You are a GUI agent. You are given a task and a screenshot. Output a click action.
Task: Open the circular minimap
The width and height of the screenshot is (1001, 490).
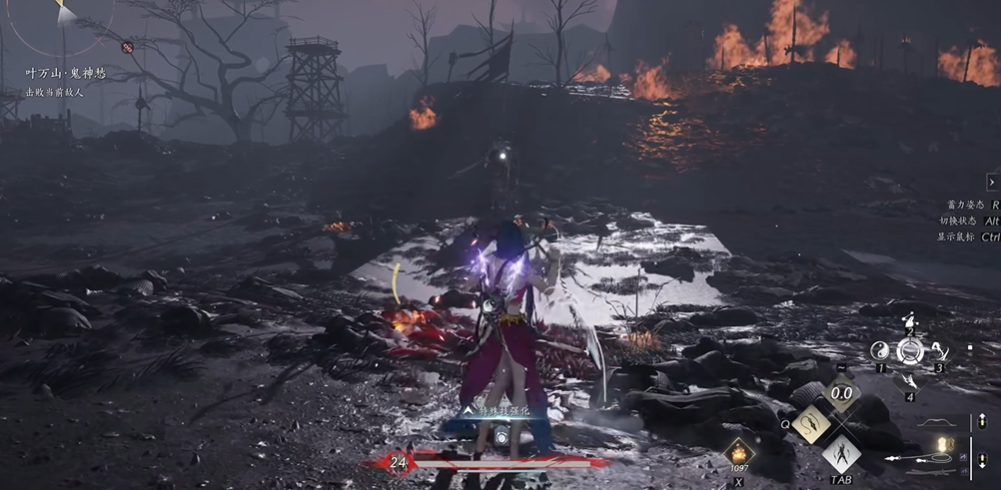[x=62, y=18]
